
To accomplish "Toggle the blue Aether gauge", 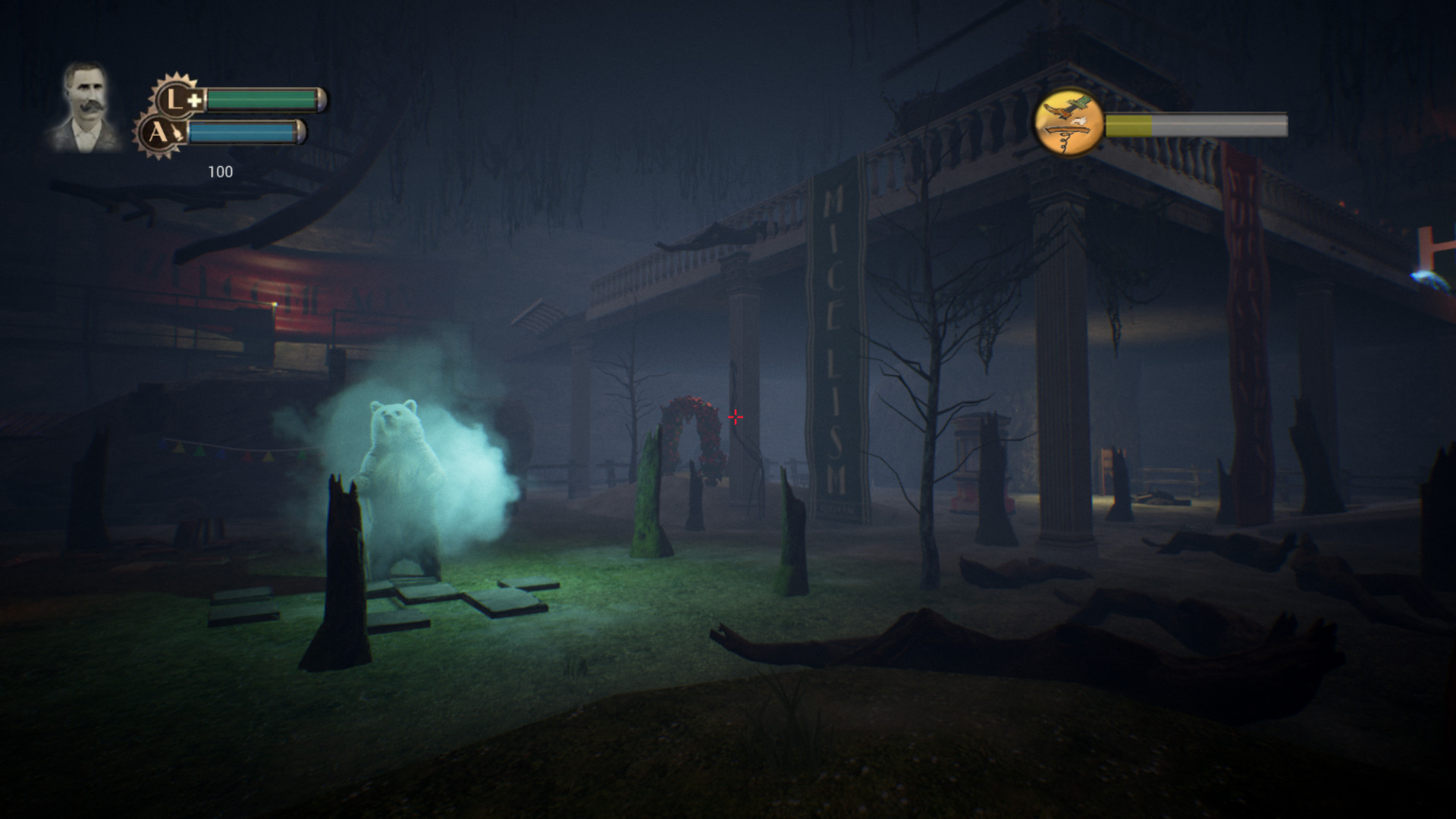I will (246, 130).
